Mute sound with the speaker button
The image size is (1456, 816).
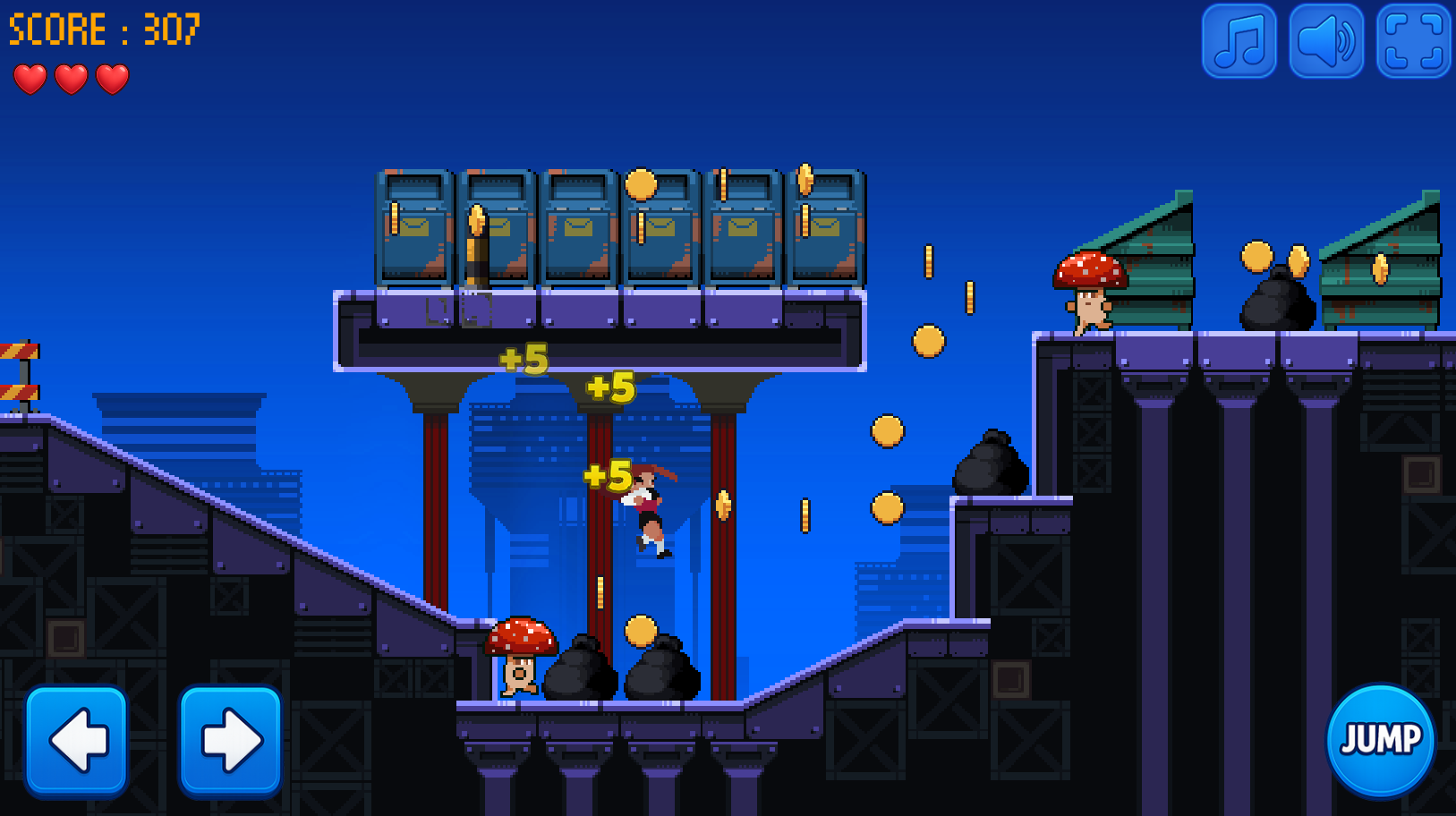click(x=1325, y=41)
